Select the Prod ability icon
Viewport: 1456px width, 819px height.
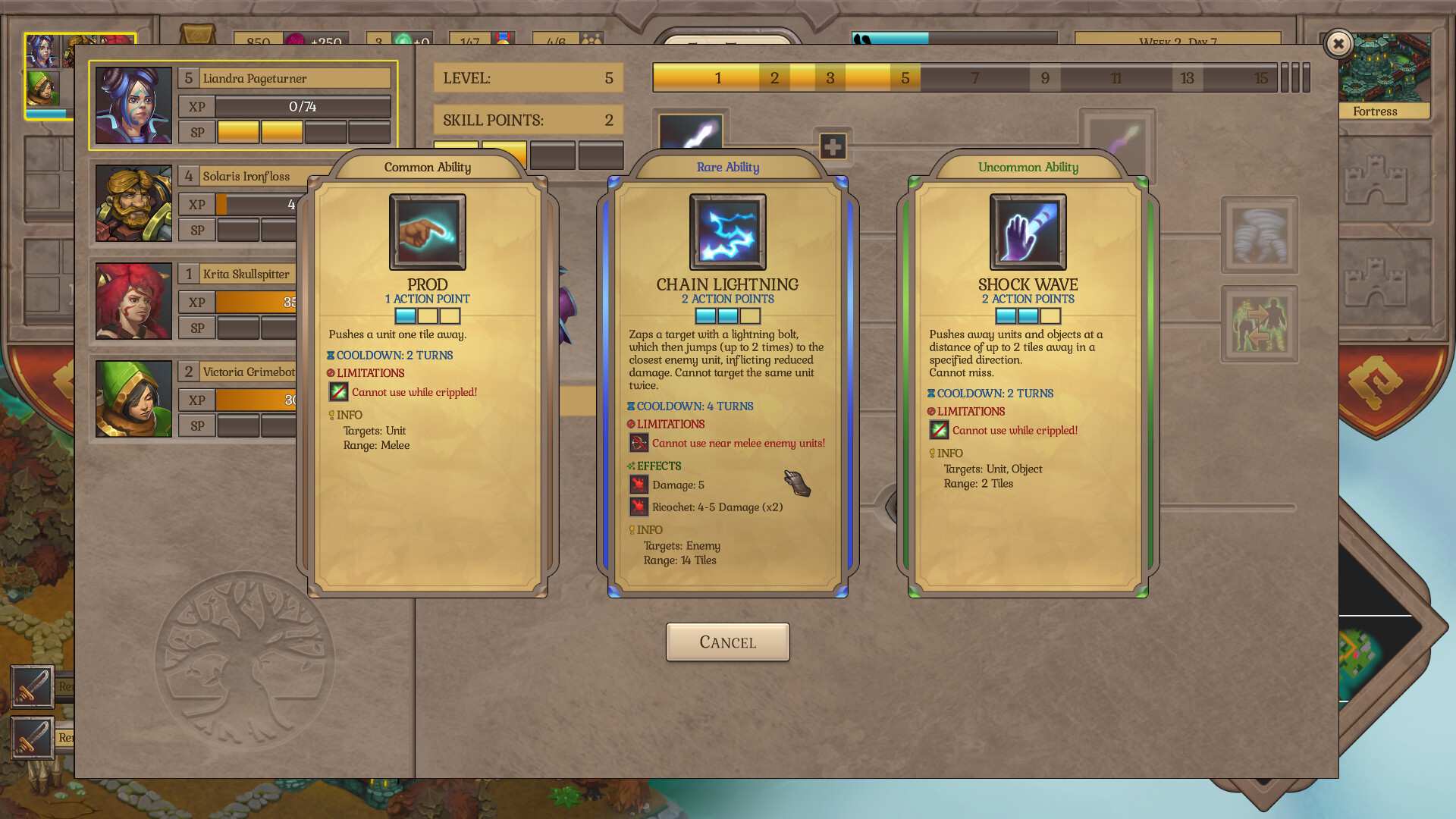click(427, 232)
